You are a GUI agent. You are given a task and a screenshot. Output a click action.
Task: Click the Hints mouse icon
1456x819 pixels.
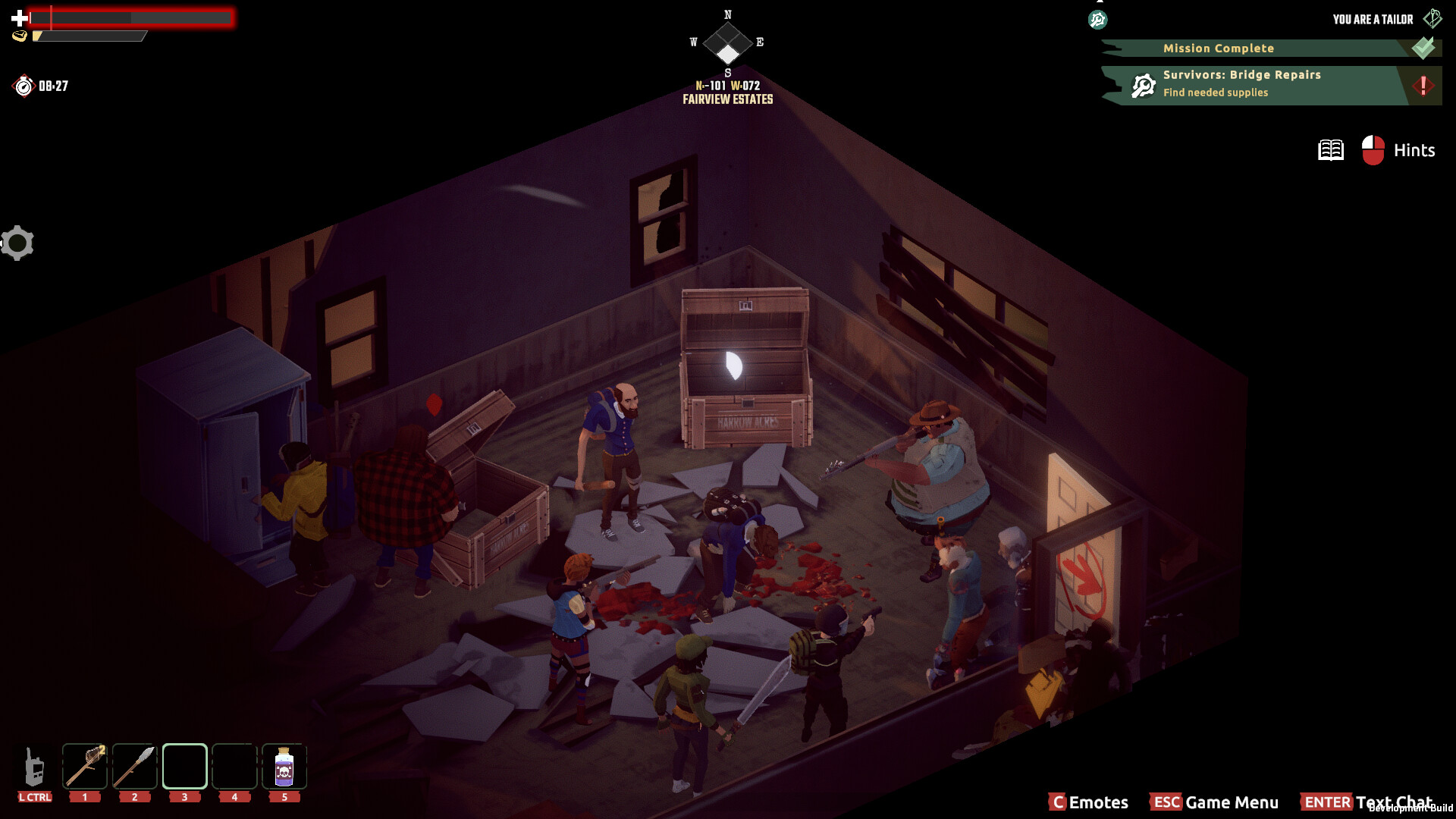[x=1373, y=149]
